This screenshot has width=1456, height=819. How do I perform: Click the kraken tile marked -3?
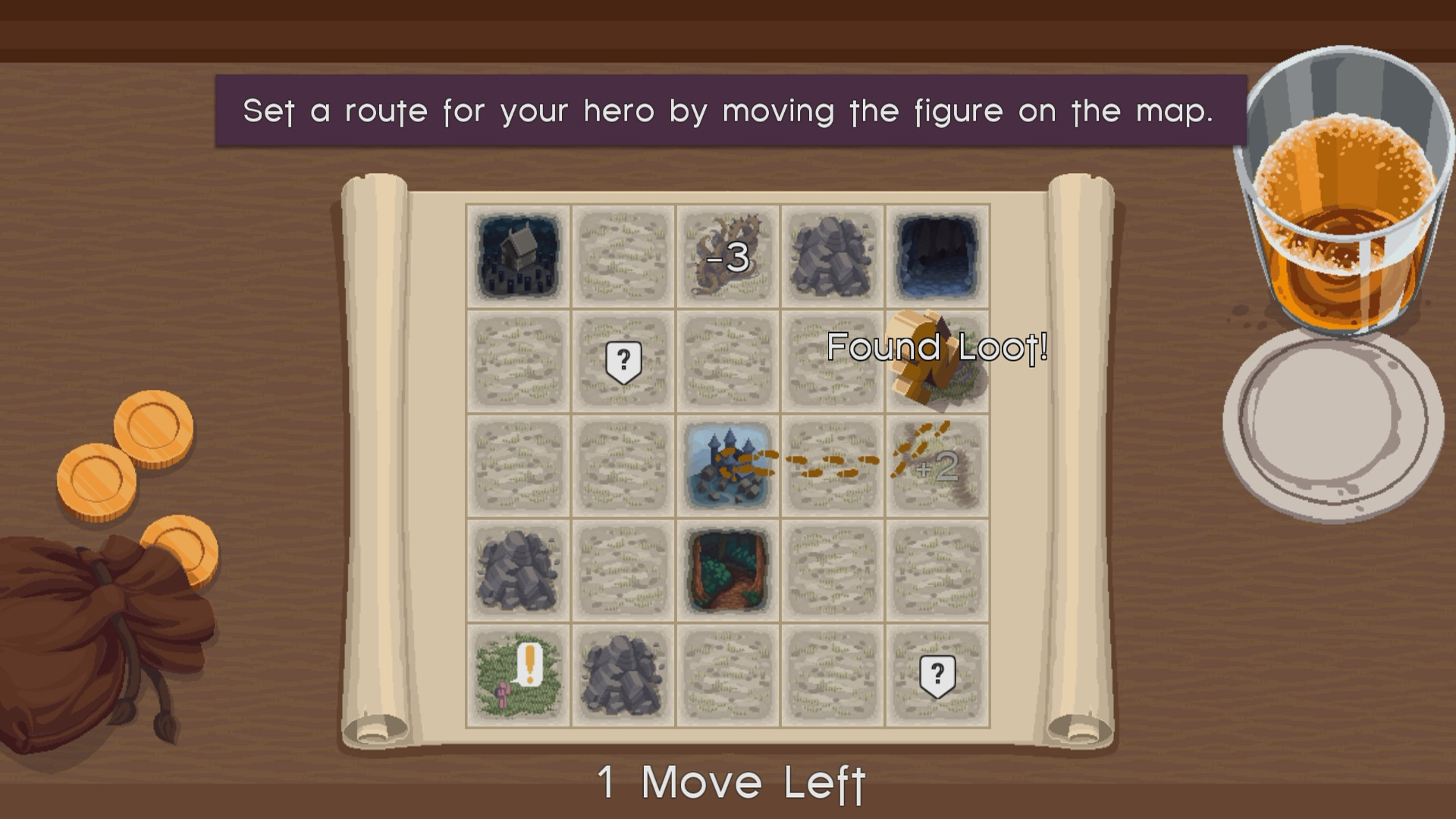[x=727, y=256]
